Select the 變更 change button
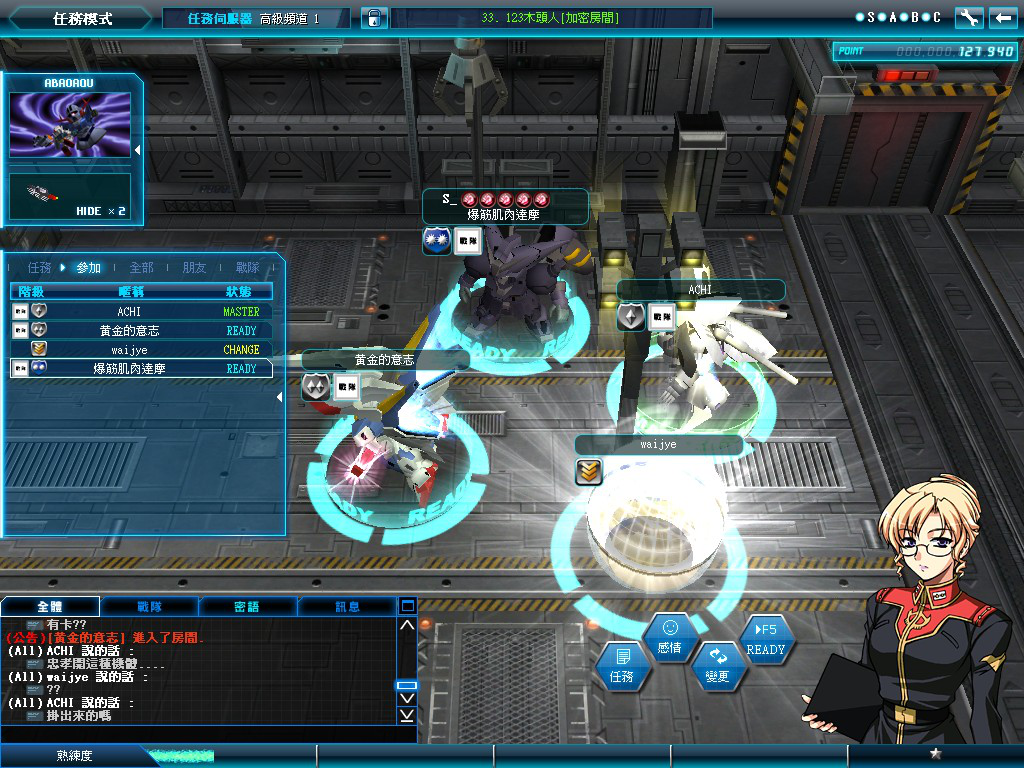The image size is (1024, 768). 717,666
